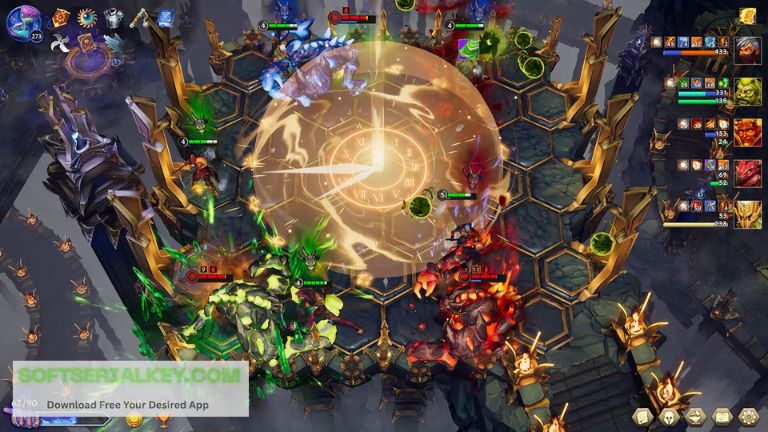Screen dimensions: 768x432
Task: Select the gray-haired masked hero portrait
Action: click(x=747, y=49)
